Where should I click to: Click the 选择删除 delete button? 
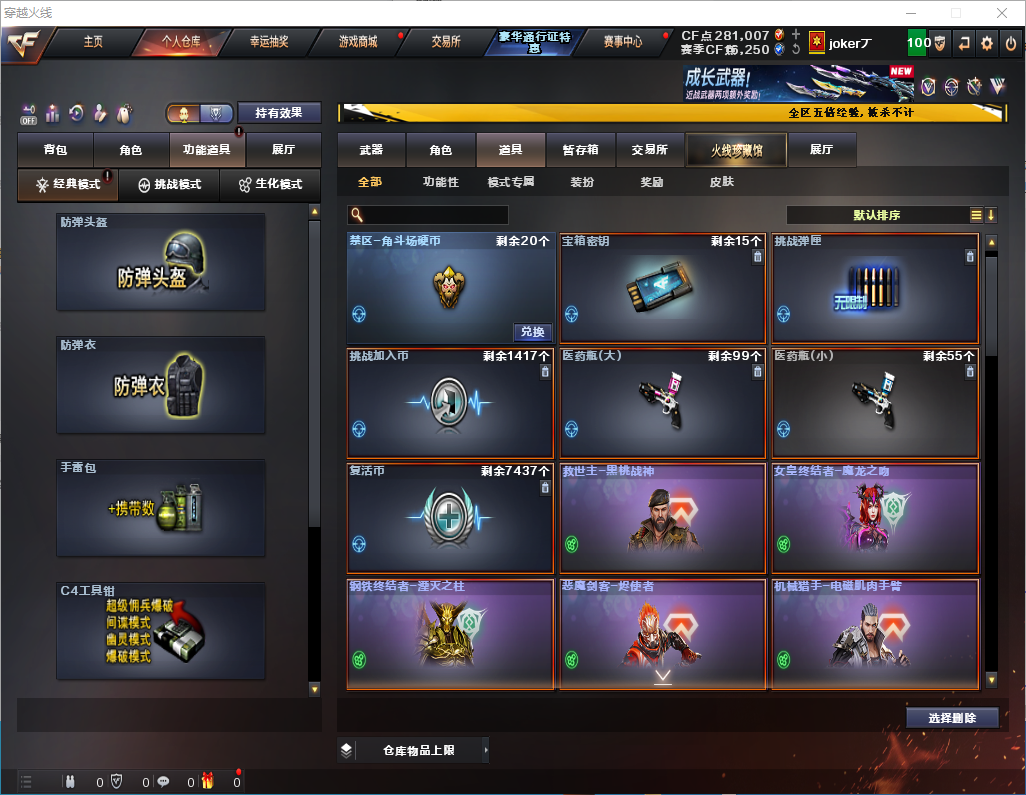(952, 718)
